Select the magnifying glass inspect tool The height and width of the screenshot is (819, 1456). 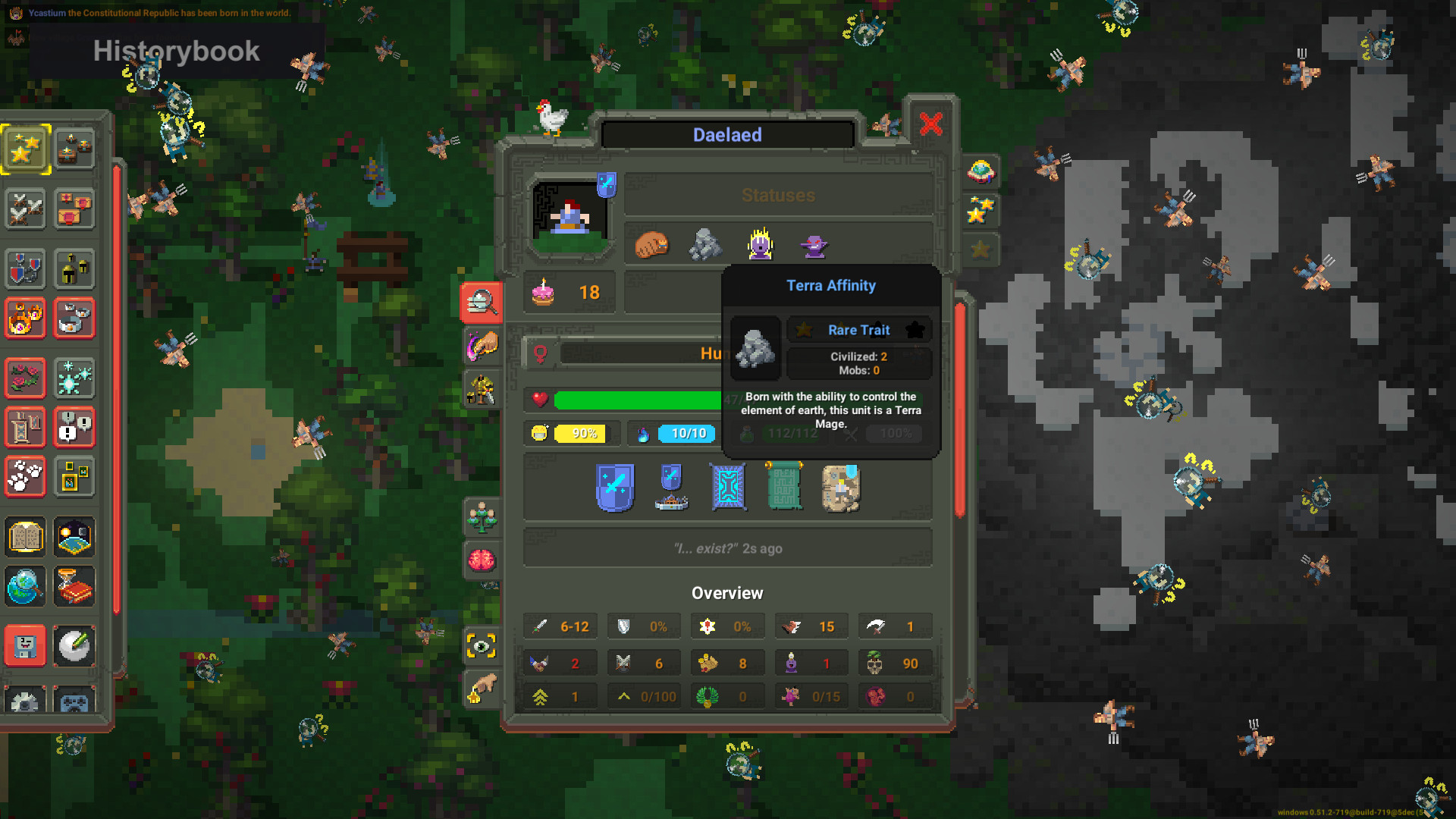pos(482,303)
